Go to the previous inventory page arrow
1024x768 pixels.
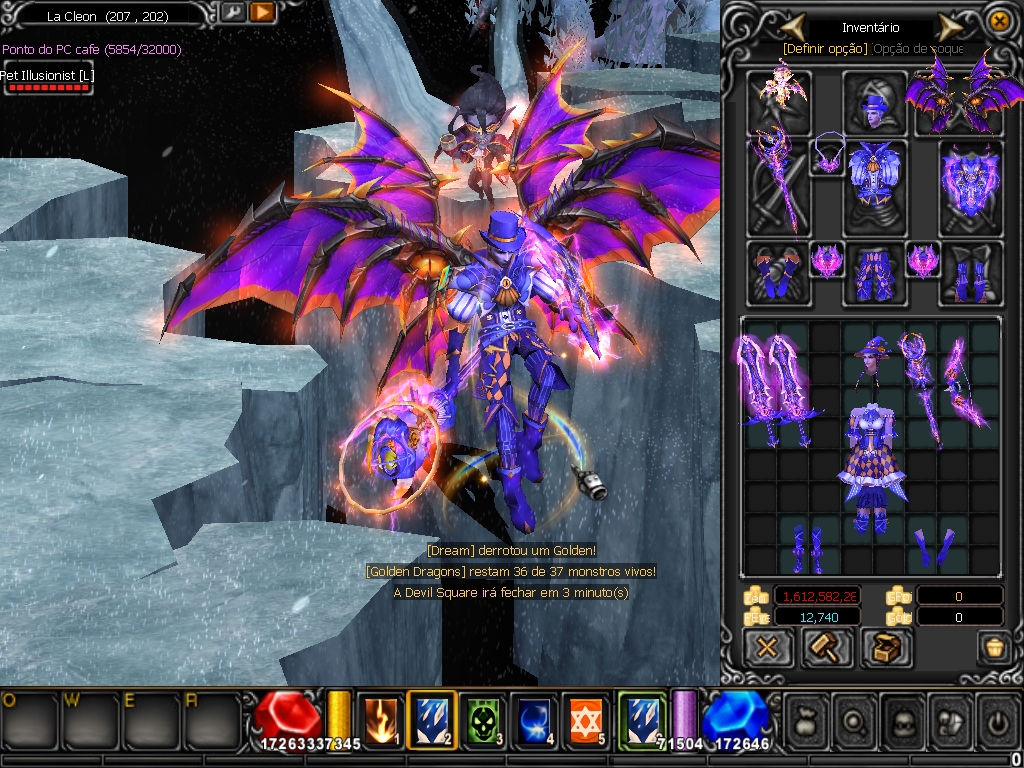click(794, 26)
